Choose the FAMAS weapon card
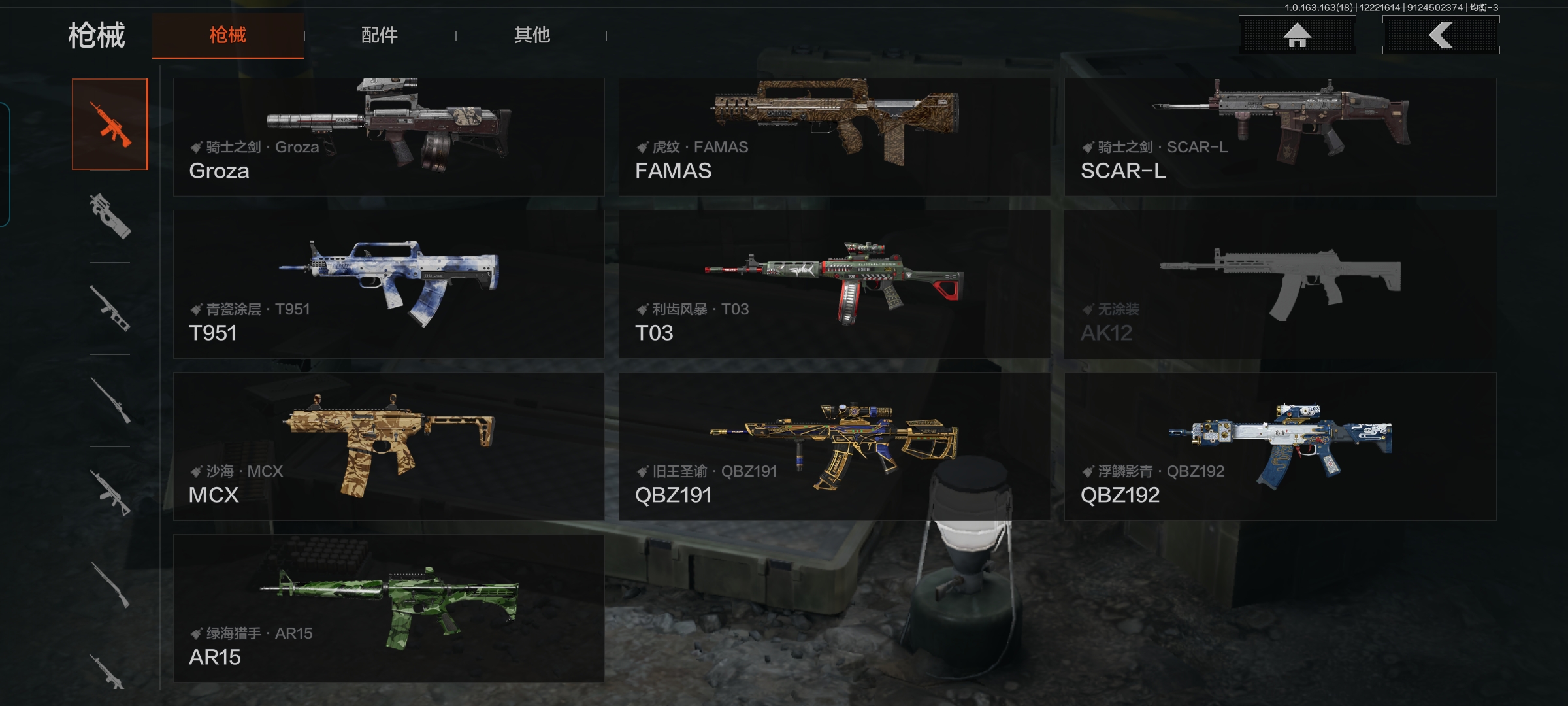The image size is (1568, 706). (834, 137)
